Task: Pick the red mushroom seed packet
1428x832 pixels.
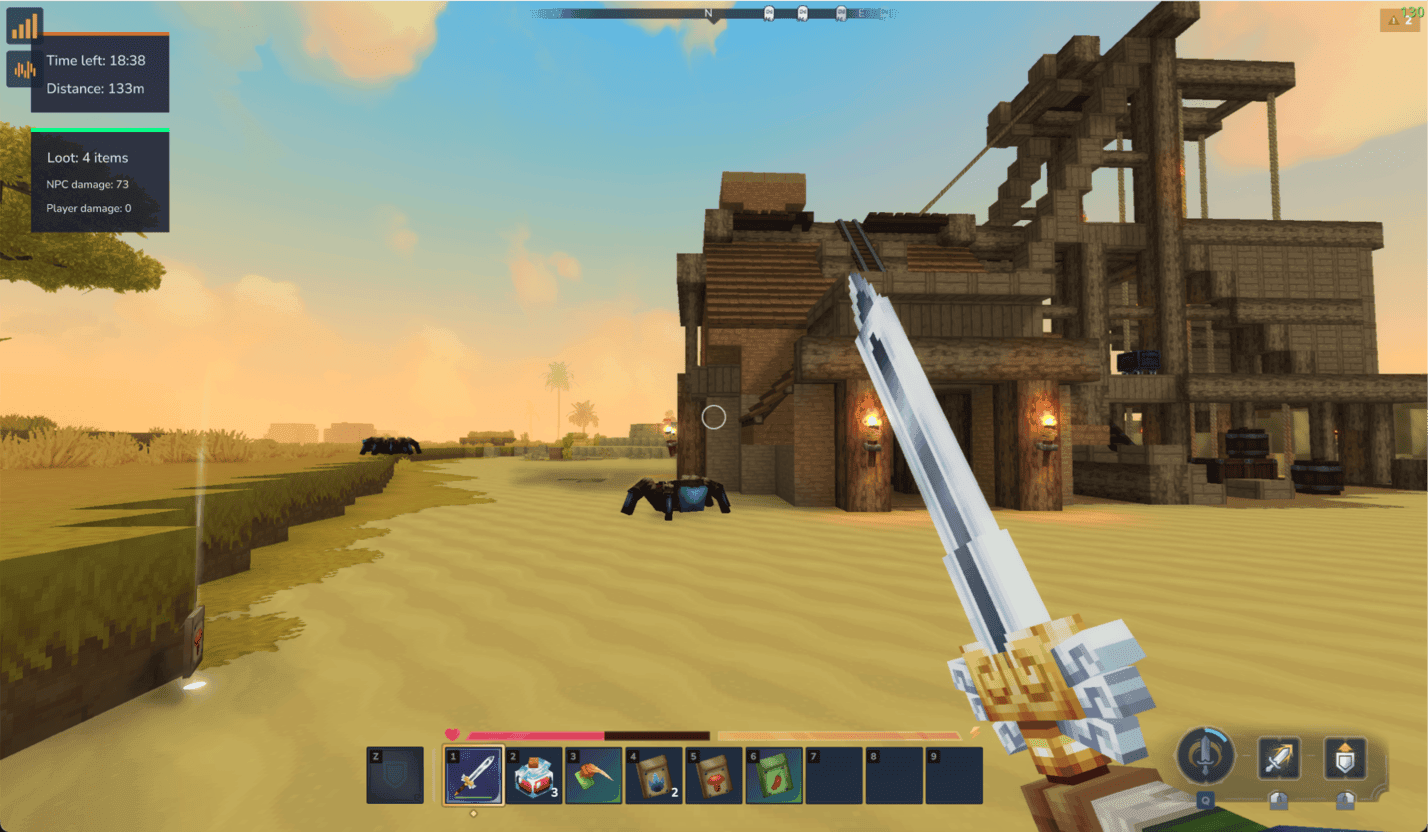Action: click(x=713, y=775)
